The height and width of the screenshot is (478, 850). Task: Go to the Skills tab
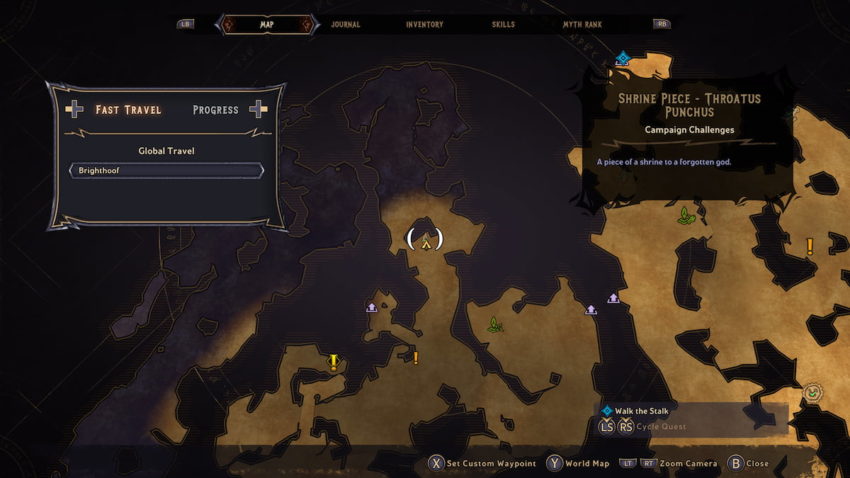click(x=505, y=24)
